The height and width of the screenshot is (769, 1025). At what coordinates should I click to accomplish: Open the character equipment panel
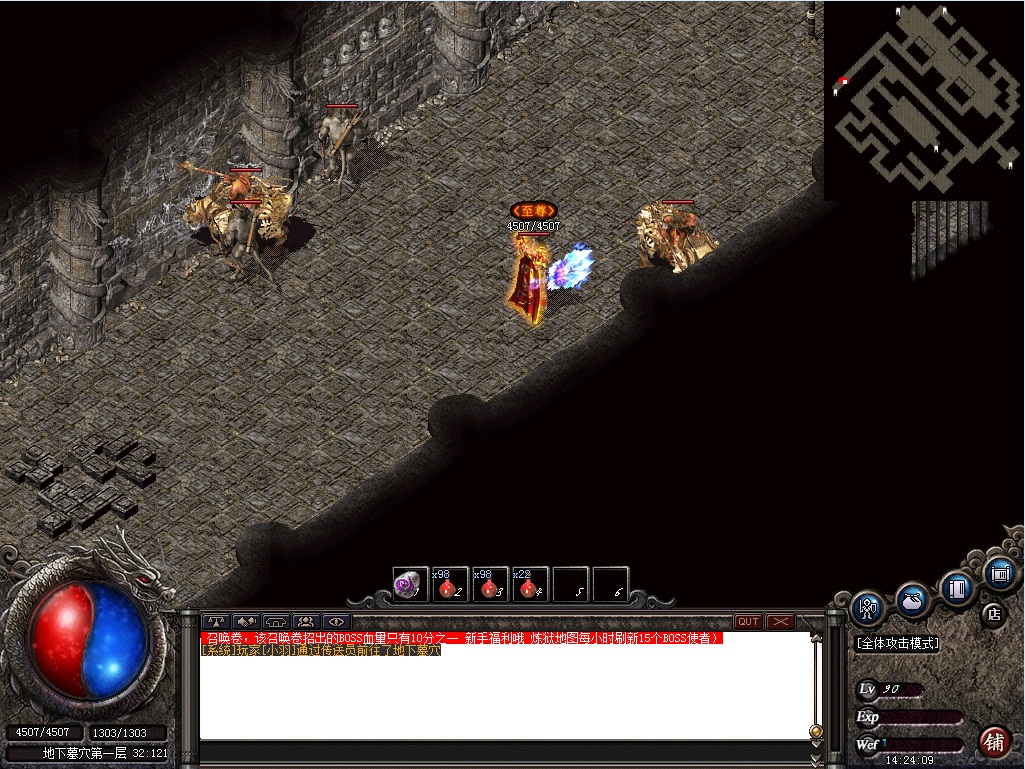868,607
